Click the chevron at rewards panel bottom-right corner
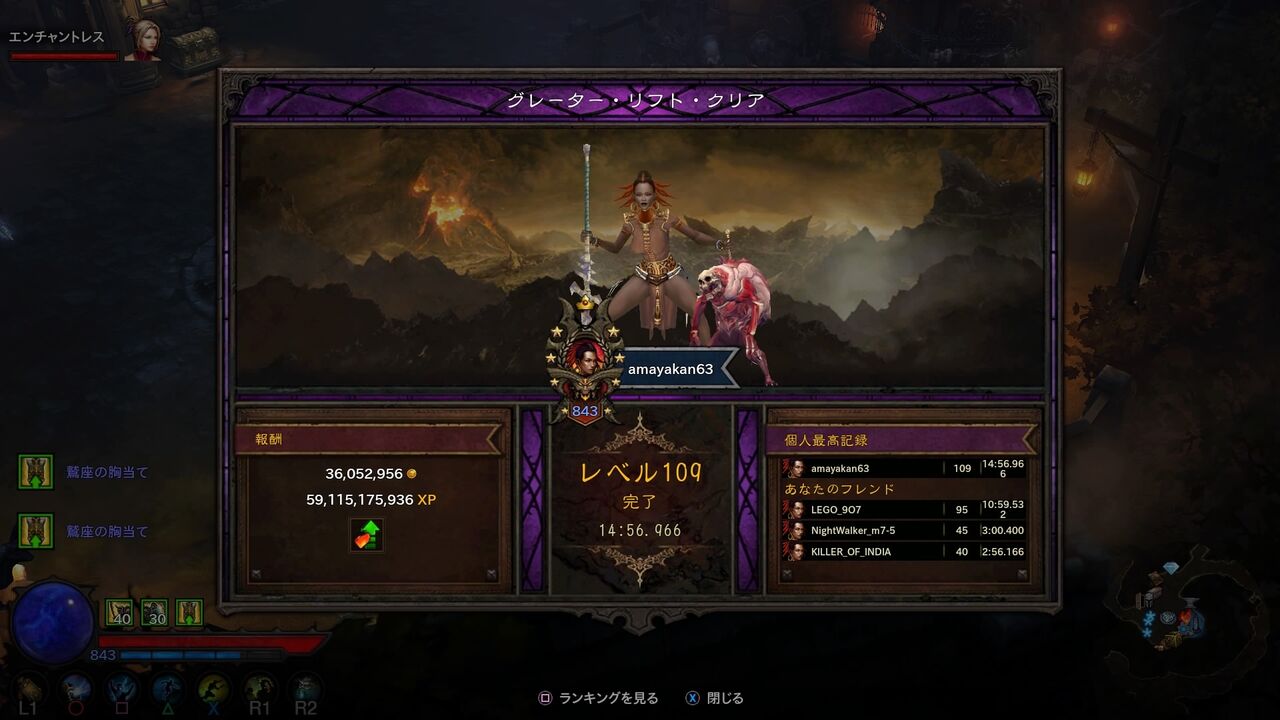This screenshot has width=1280, height=720. [x=491, y=573]
